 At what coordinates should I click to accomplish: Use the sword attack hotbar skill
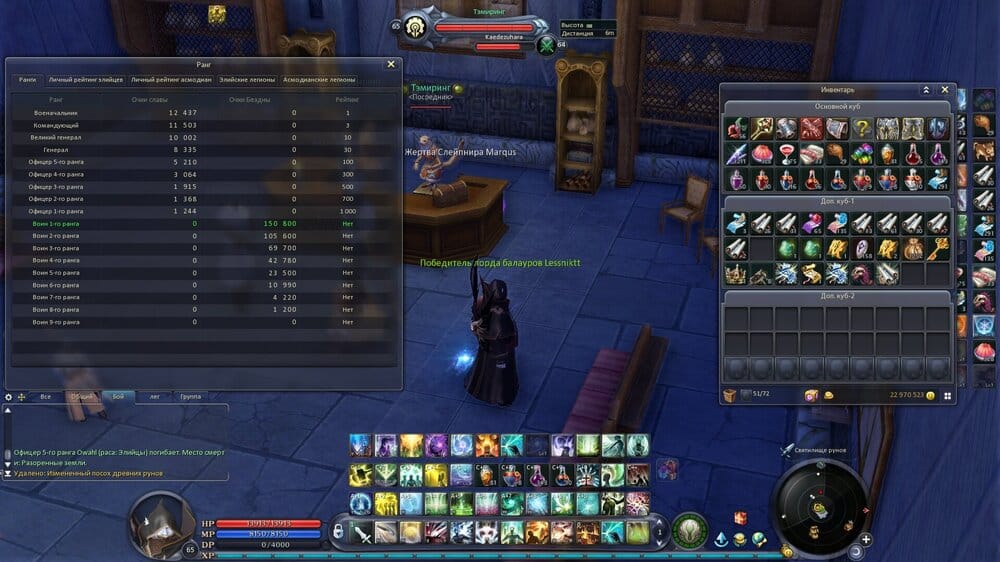(x=361, y=531)
